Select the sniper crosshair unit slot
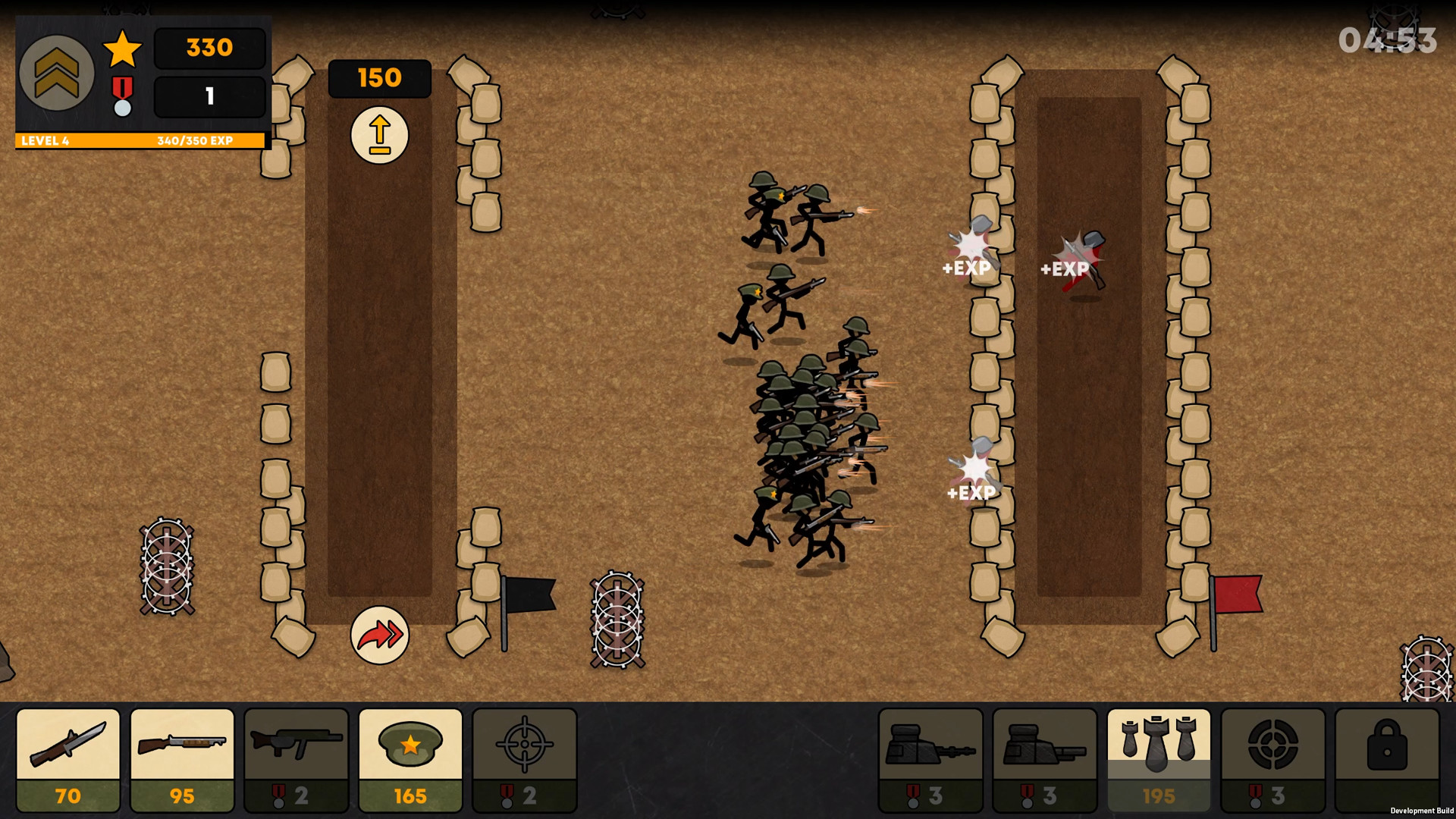Viewport: 1456px width, 819px height. pyautogui.click(x=525, y=761)
